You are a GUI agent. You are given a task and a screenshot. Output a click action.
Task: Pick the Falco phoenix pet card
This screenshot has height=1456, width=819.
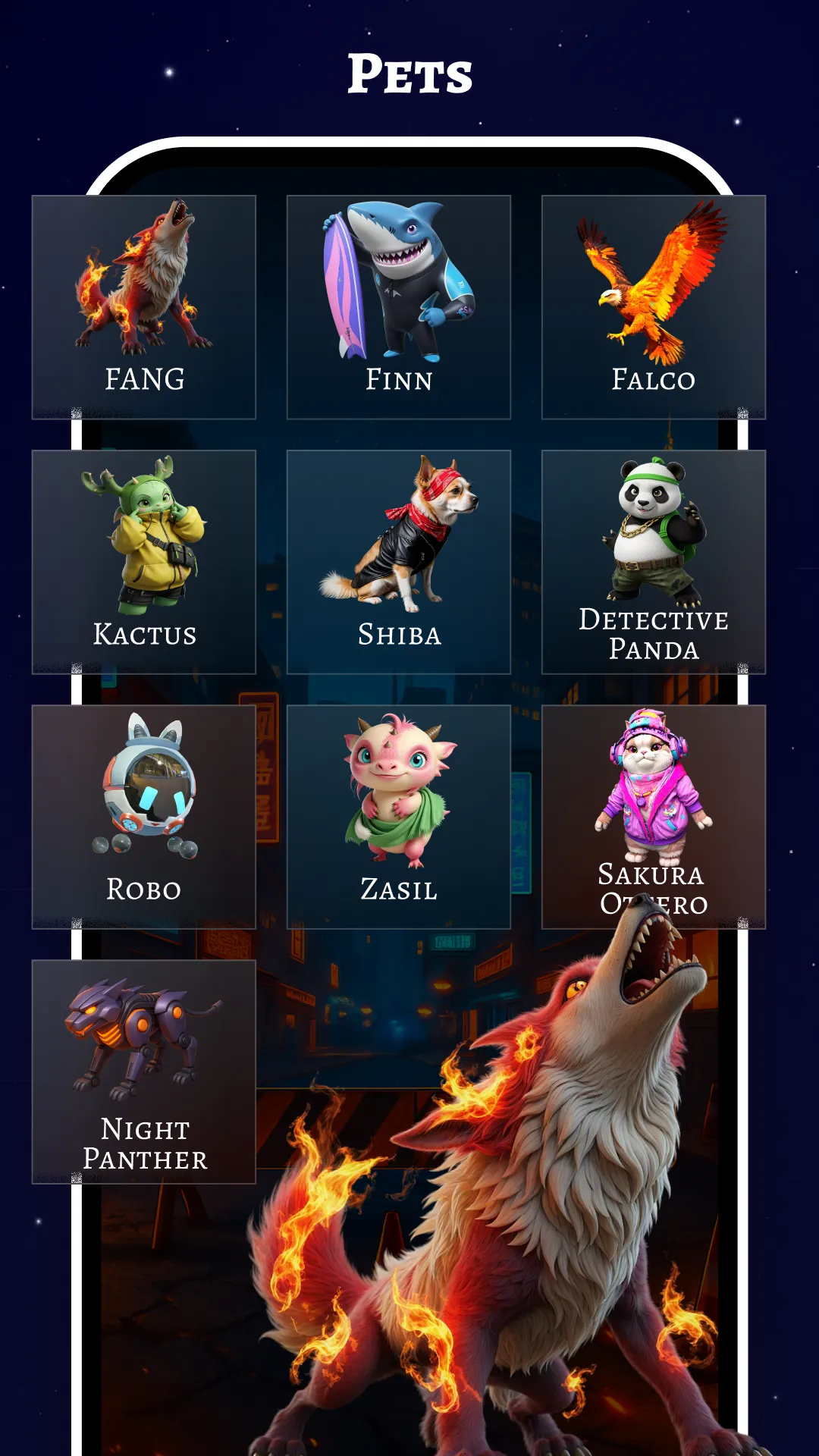point(654,307)
